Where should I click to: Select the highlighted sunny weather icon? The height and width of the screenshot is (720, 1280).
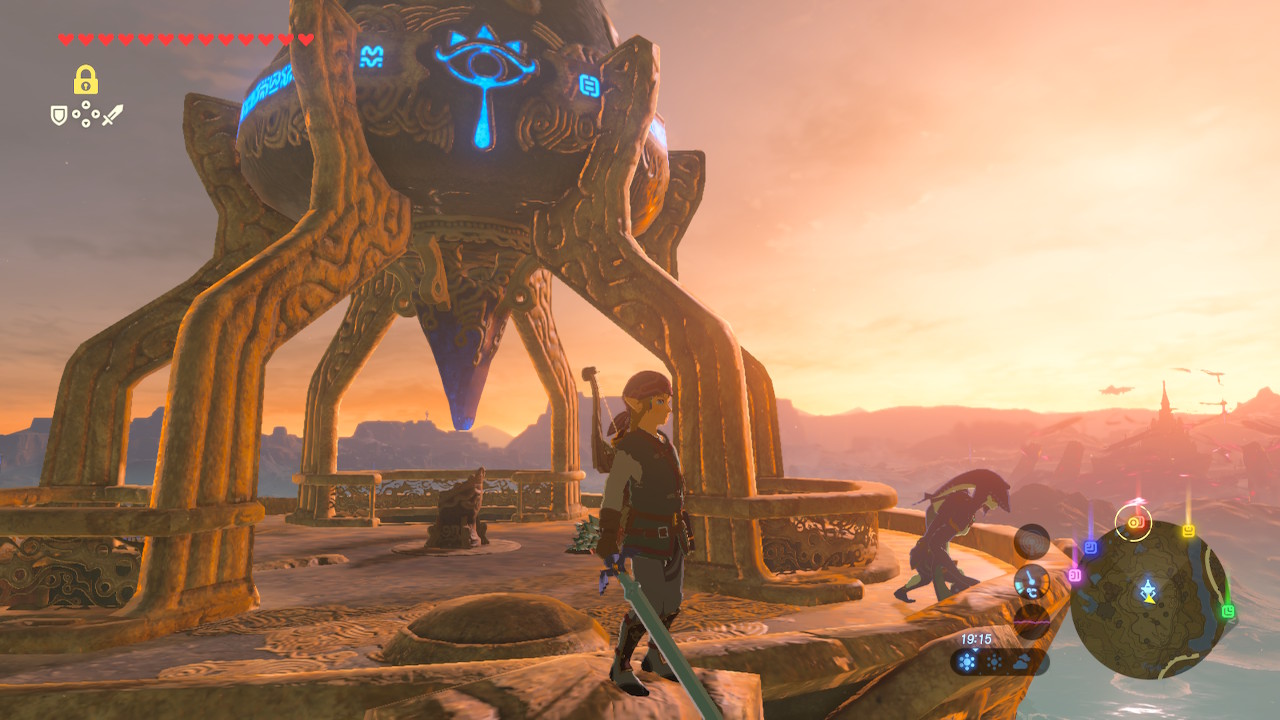coord(968,662)
